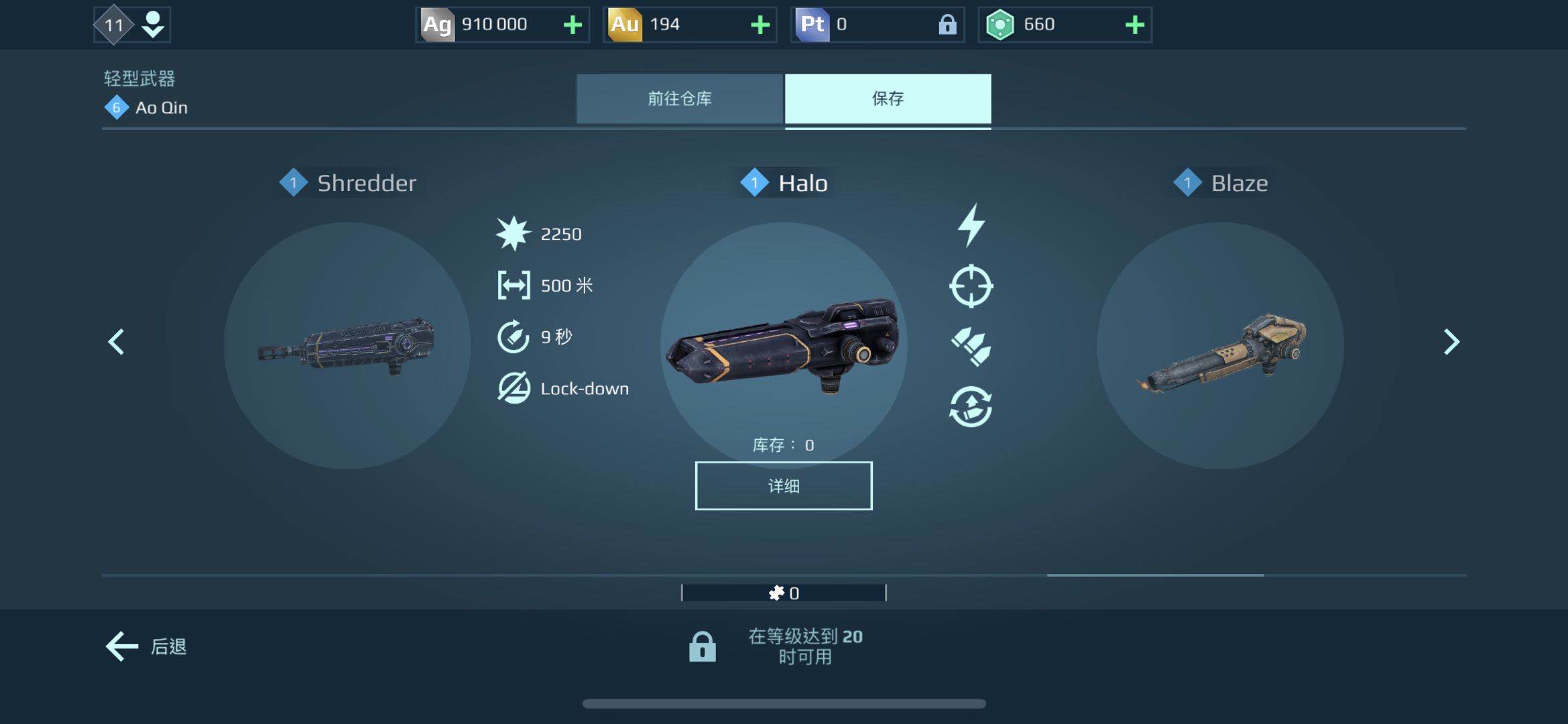This screenshot has width=1568, height=724.
Task: Add more silver (Ag) currency
Action: (x=572, y=25)
